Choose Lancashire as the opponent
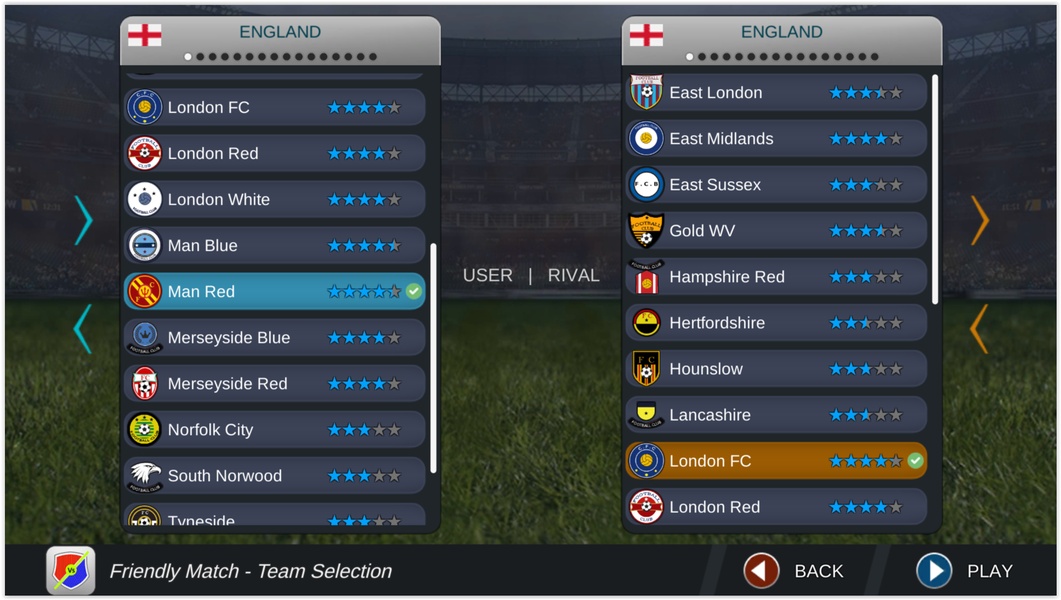This screenshot has height=600, width=1061. click(776, 415)
